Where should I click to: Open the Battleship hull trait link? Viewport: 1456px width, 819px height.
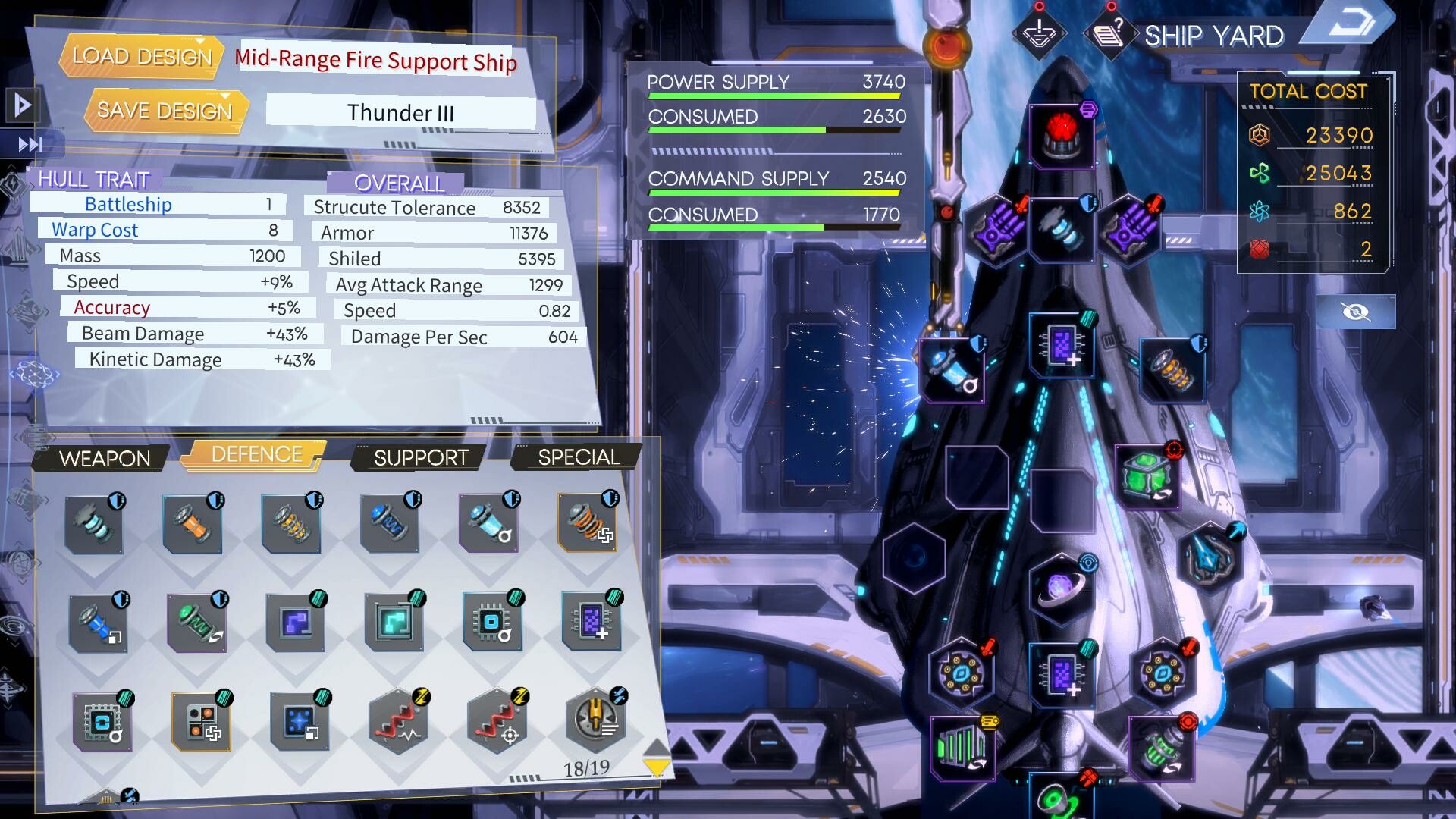[x=128, y=203]
